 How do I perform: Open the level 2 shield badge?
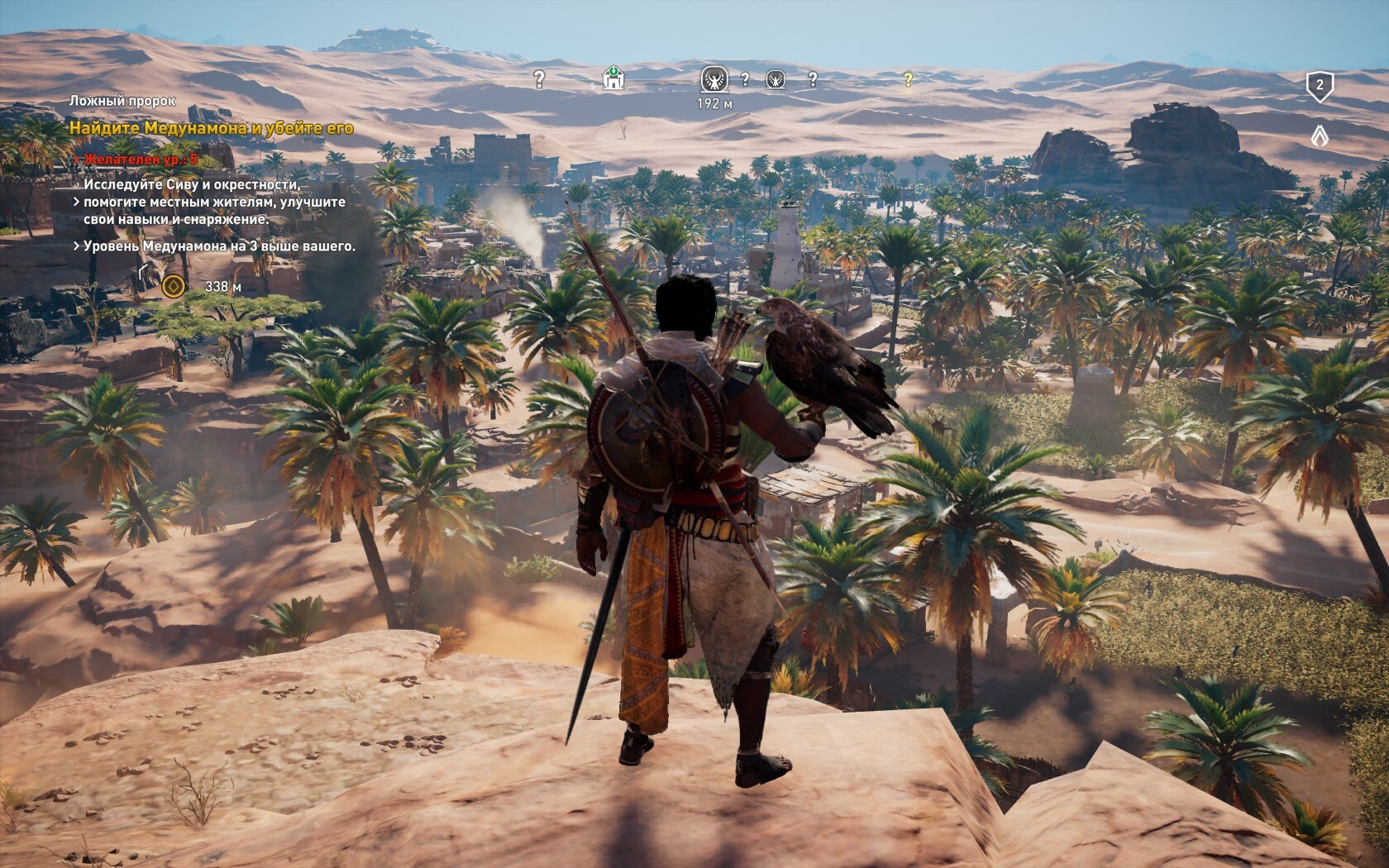(1320, 86)
